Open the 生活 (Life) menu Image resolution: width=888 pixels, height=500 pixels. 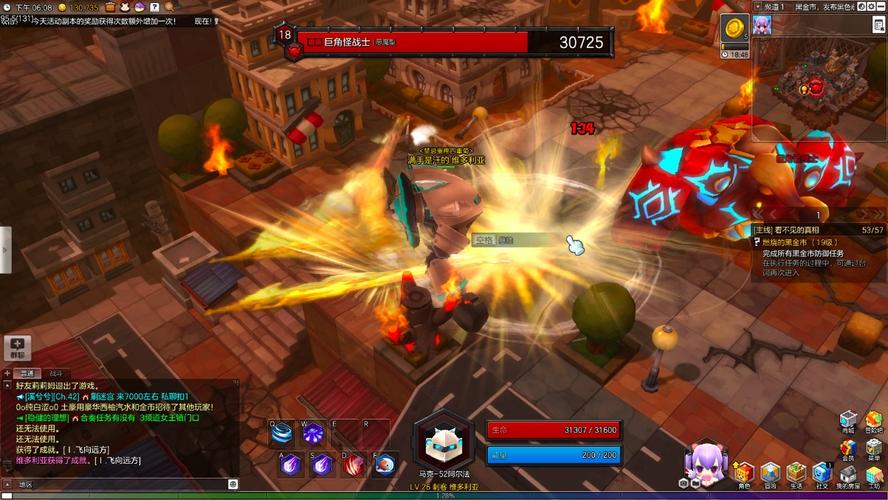[x=795, y=472]
